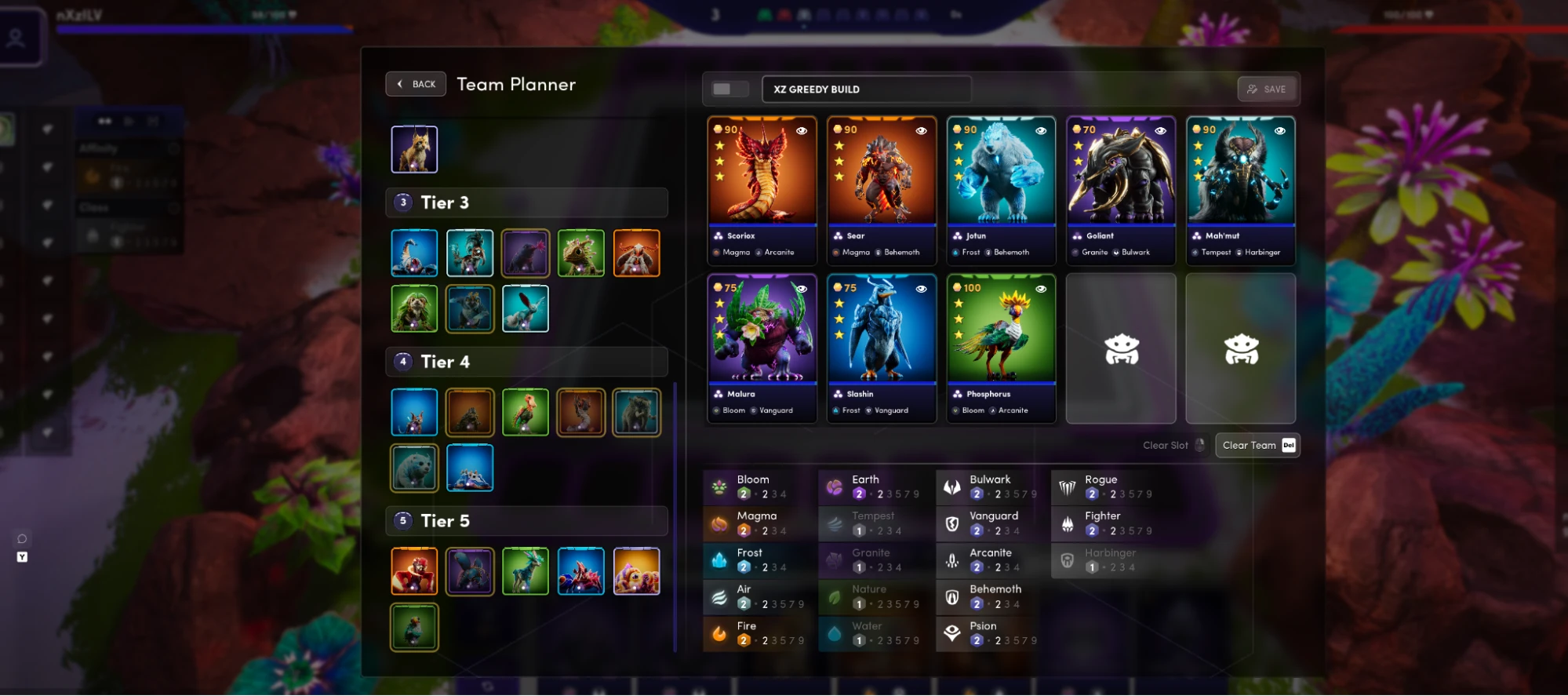
Task: Collapse the Tier 5 section header
Action: click(x=526, y=521)
